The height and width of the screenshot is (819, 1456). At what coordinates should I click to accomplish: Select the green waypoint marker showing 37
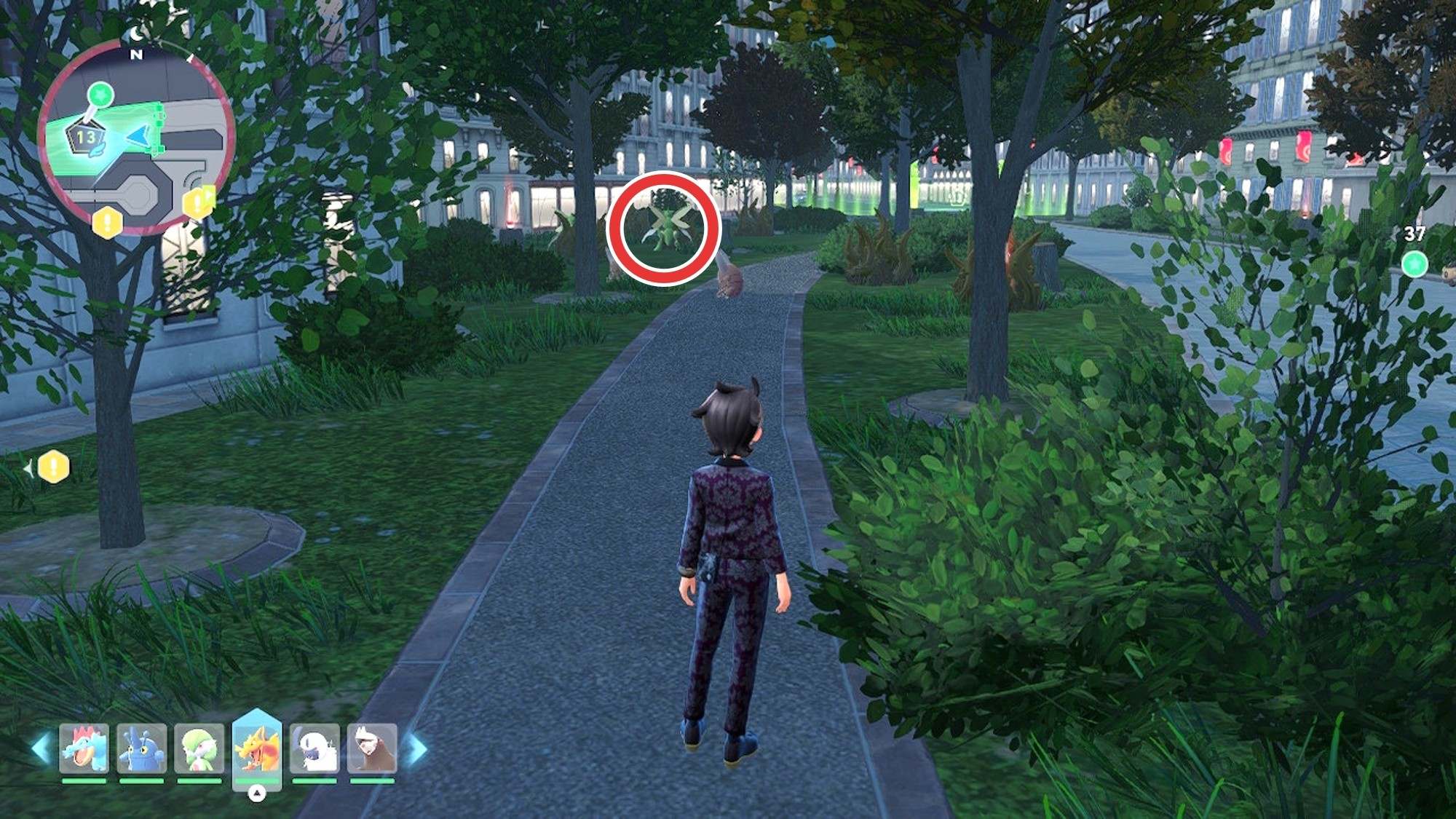[x=1414, y=264]
